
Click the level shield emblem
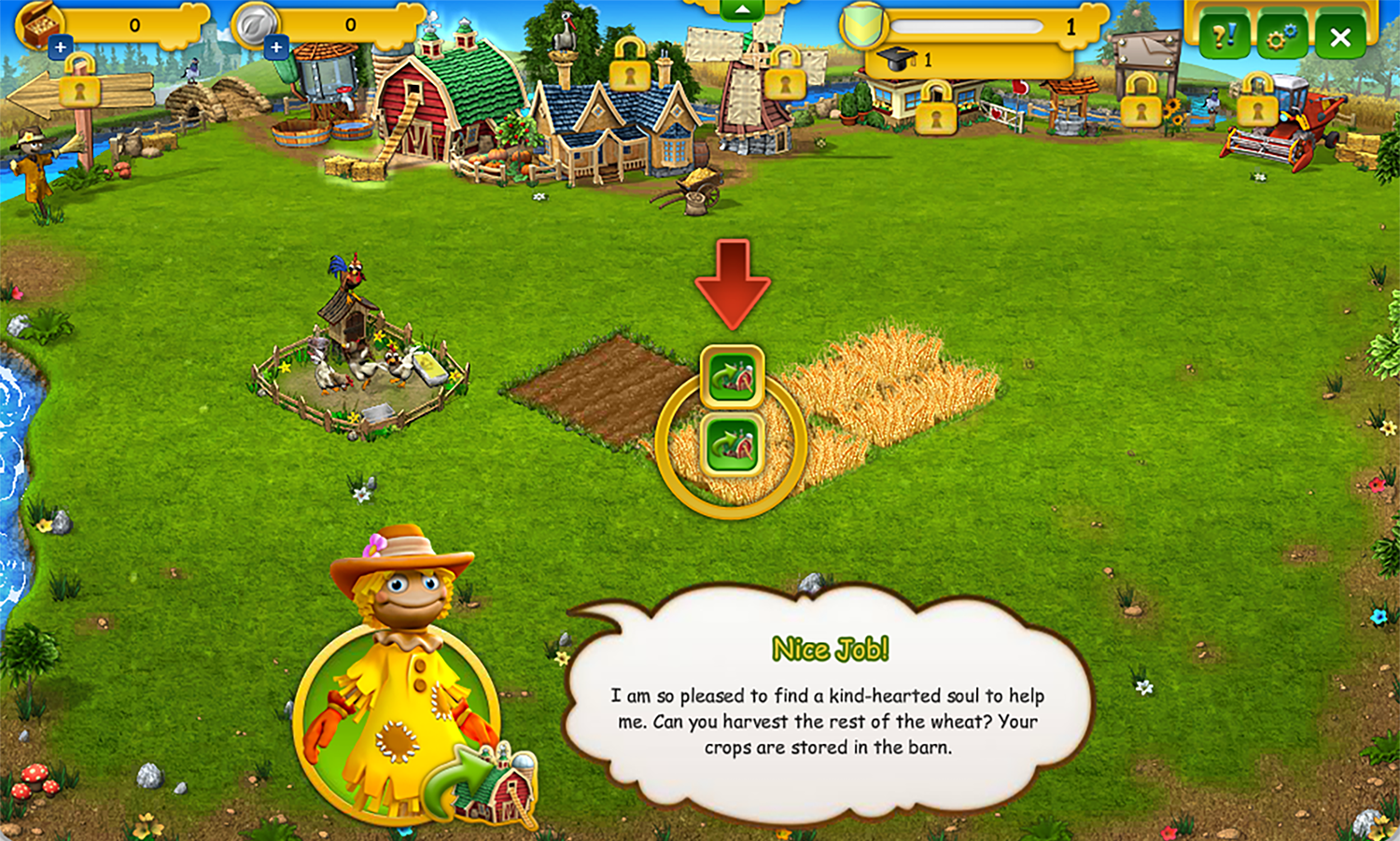(x=863, y=26)
